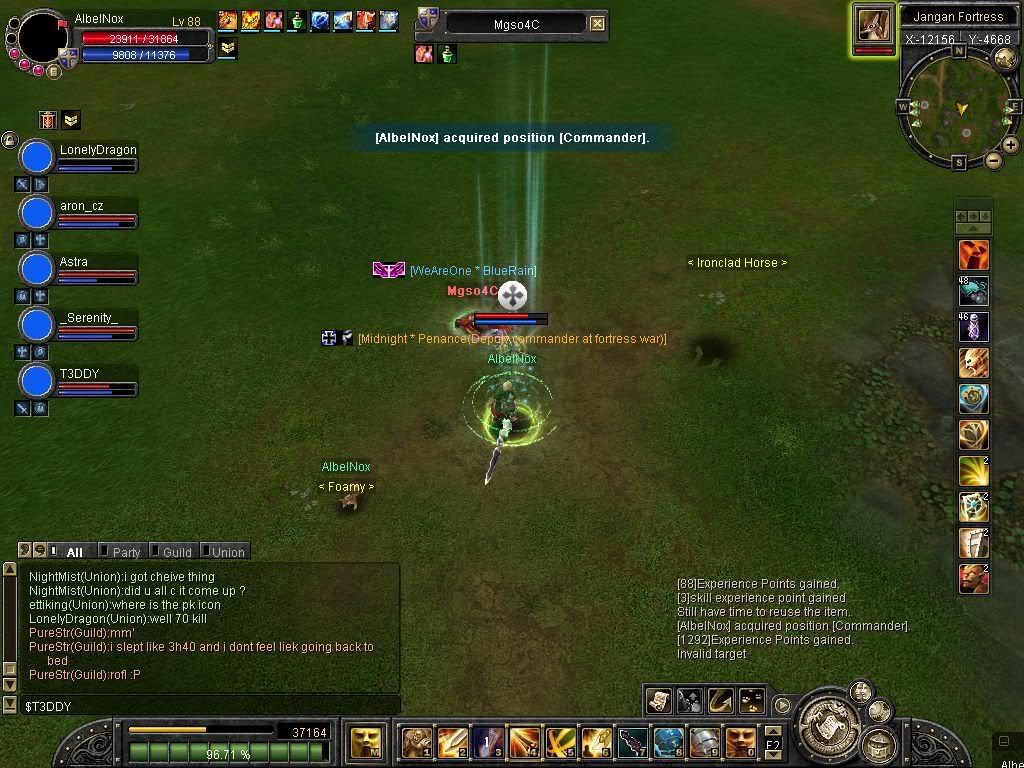Click the golden mask M button
The image size is (1024, 768).
[x=364, y=742]
